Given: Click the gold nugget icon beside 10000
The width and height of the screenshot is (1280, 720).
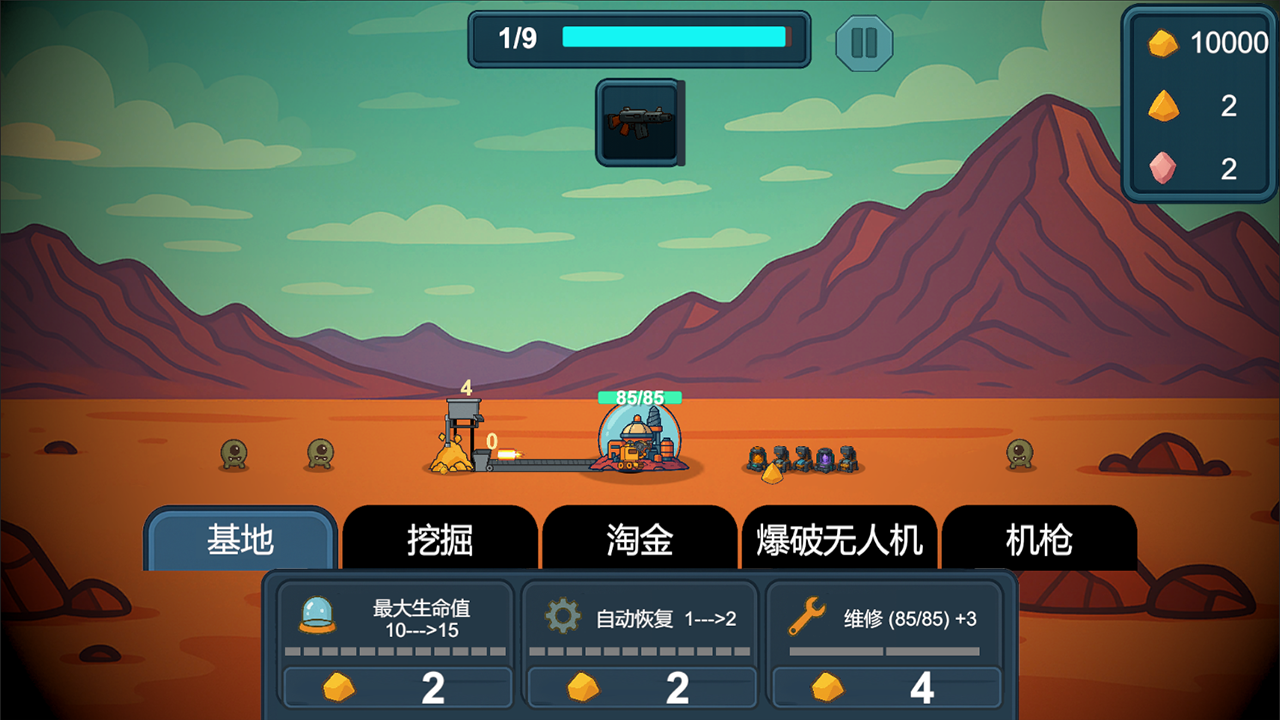Looking at the screenshot, I should (x=1162, y=44).
